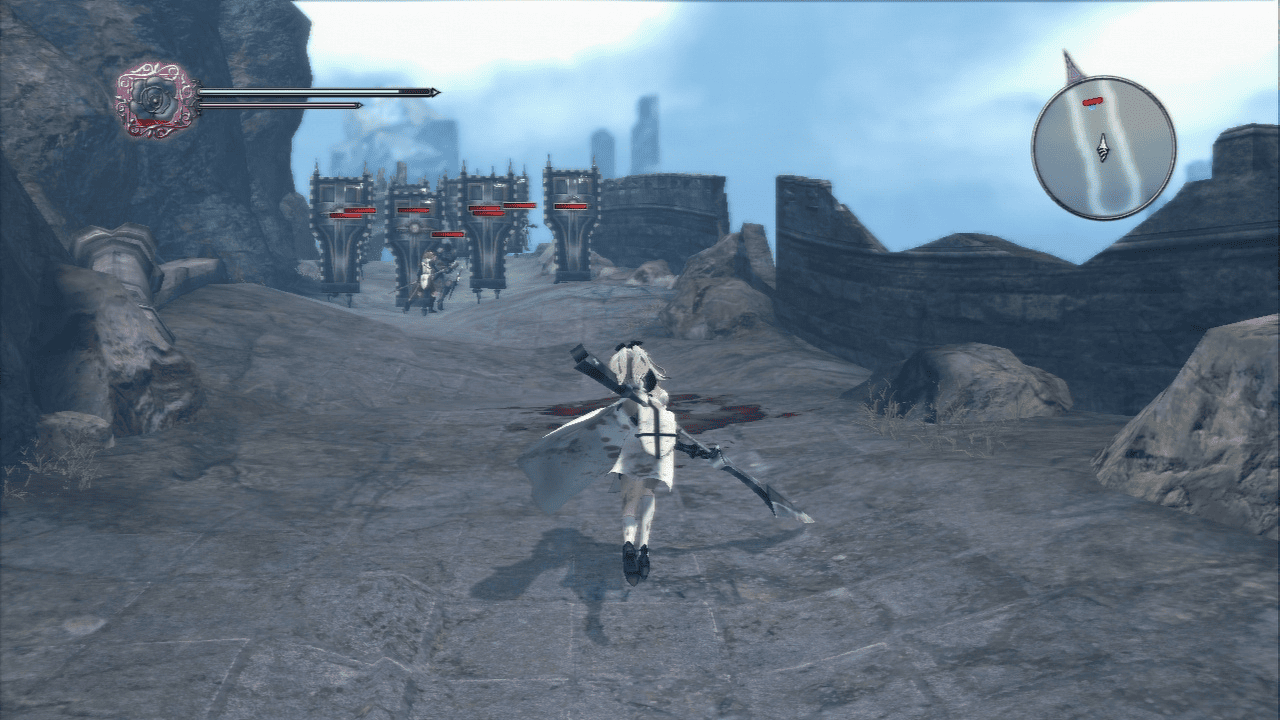Select the compass arrow inside the minimap
Viewport: 1280px width, 720px height.
[1103, 147]
